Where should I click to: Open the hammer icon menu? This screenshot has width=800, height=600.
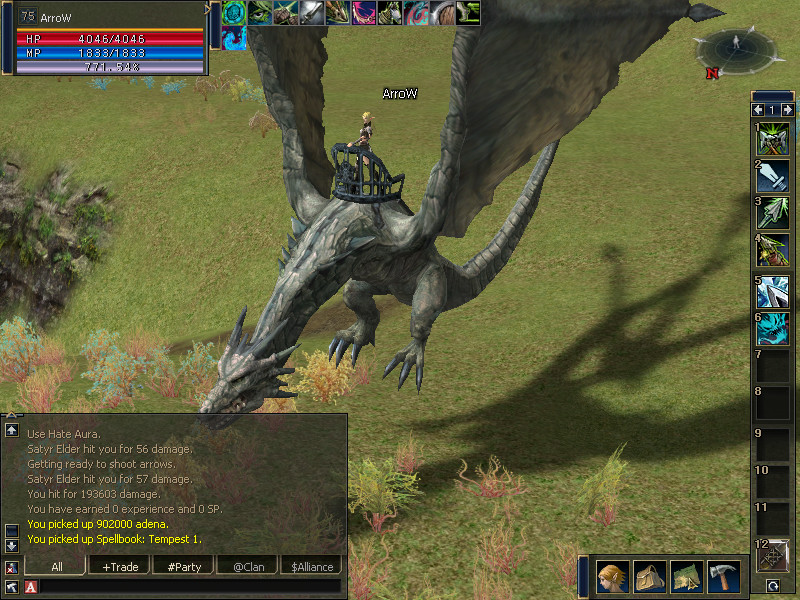click(723, 576)
